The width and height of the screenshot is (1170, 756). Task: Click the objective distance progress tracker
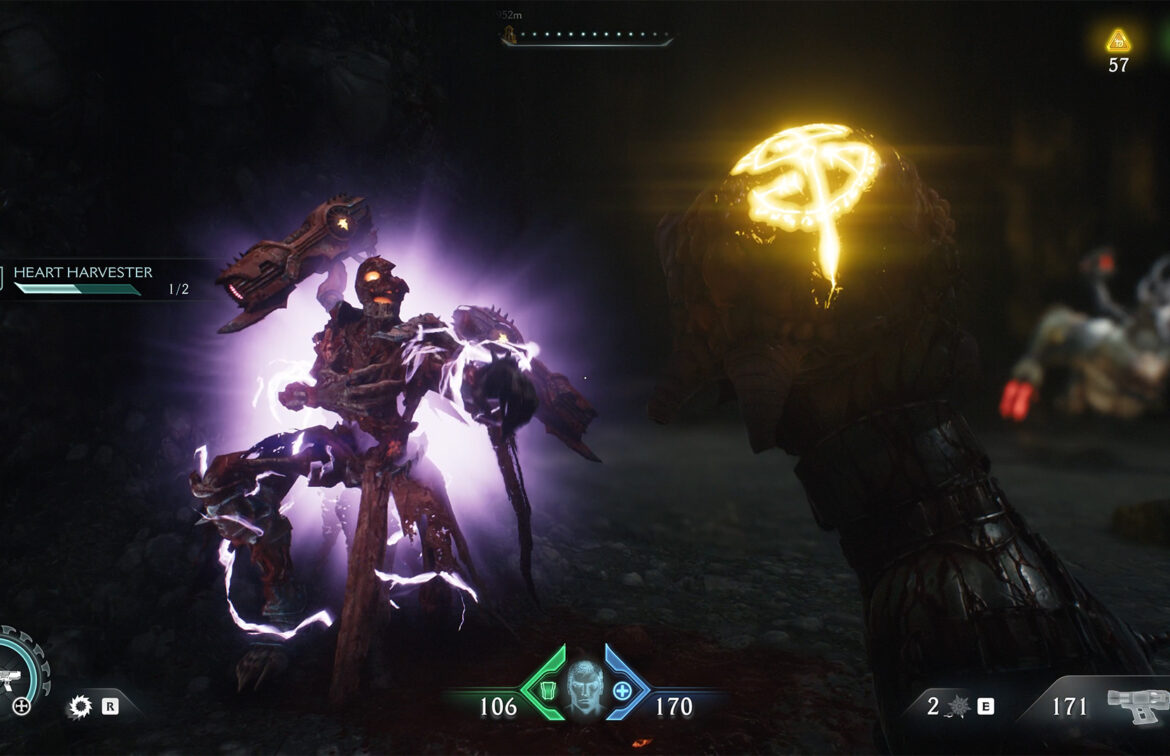[586, 37]
